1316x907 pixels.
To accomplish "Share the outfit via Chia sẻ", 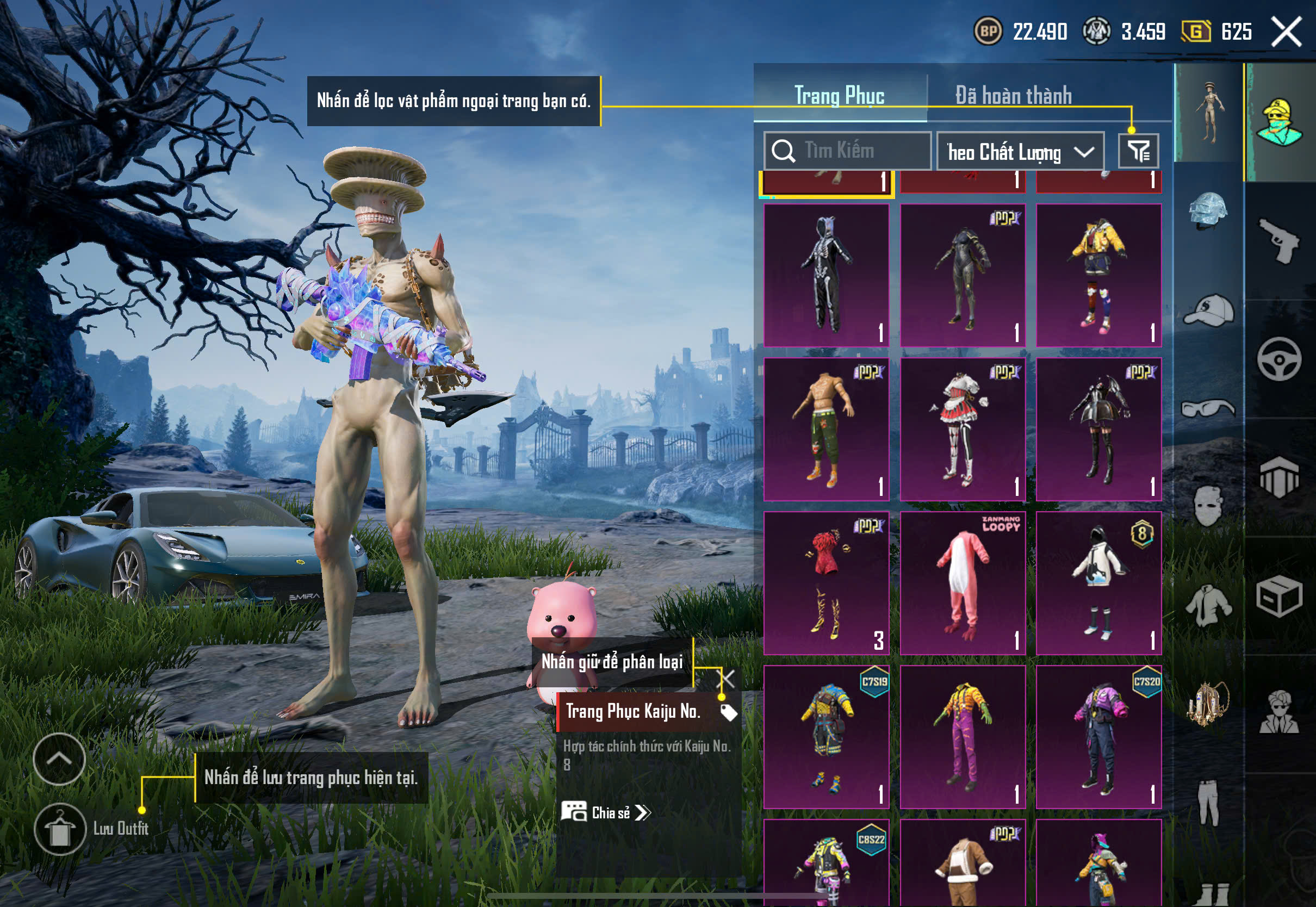I will (x=606, y=813).
